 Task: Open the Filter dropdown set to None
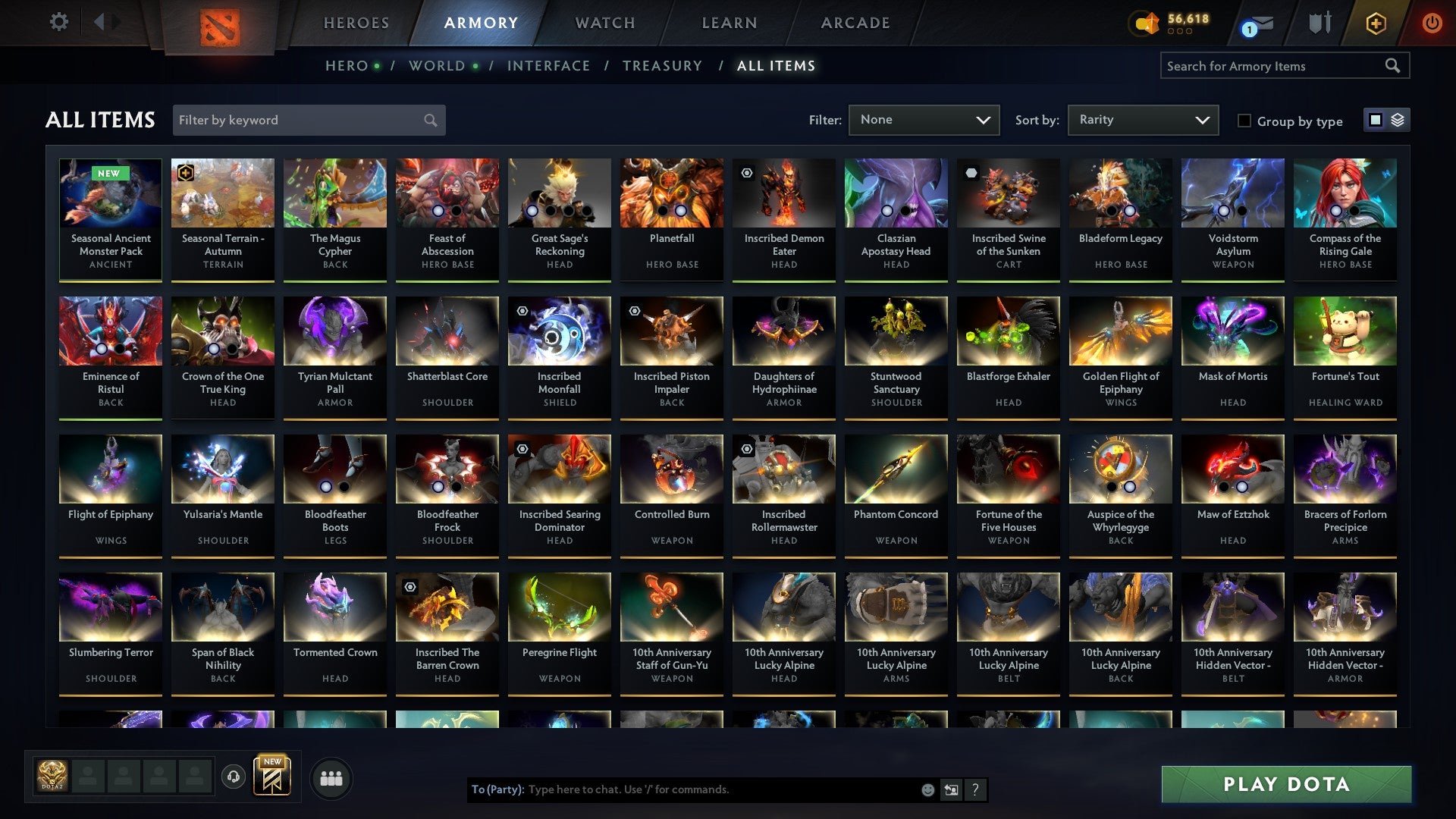coord(924,120)
